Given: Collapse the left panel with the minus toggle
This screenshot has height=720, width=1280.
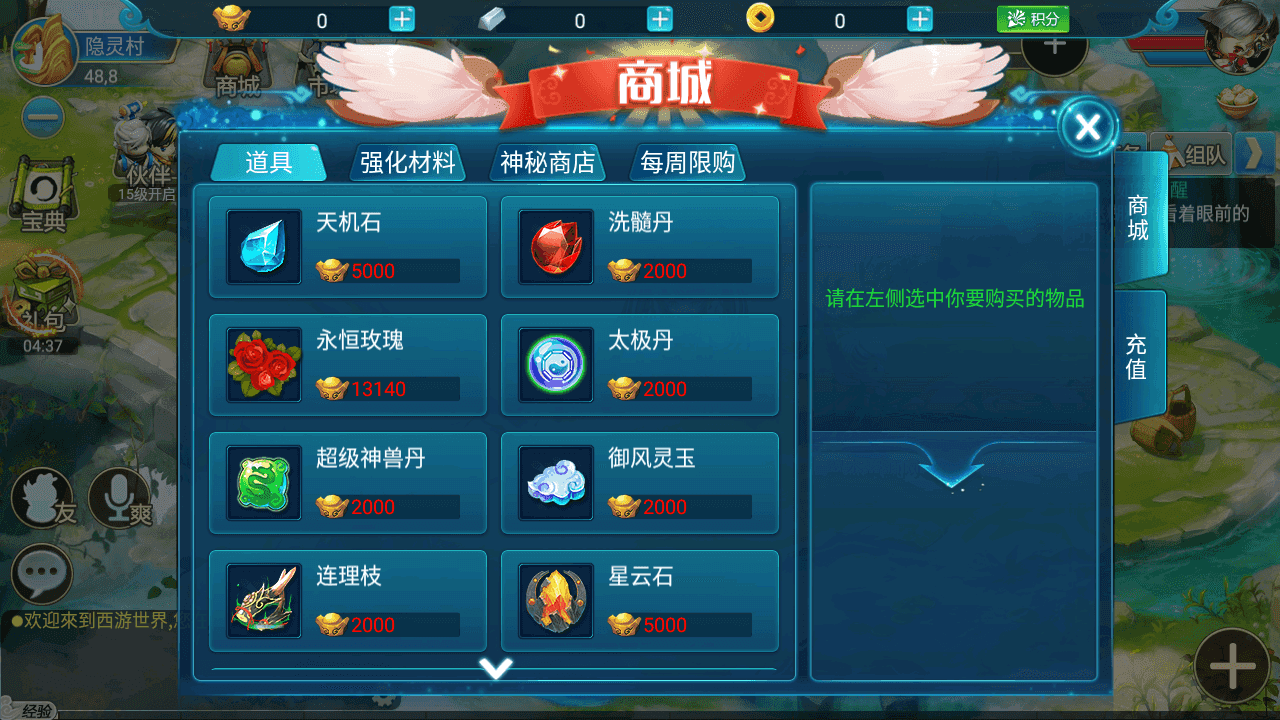Looking at the screenshot, I should pos(40,117).
